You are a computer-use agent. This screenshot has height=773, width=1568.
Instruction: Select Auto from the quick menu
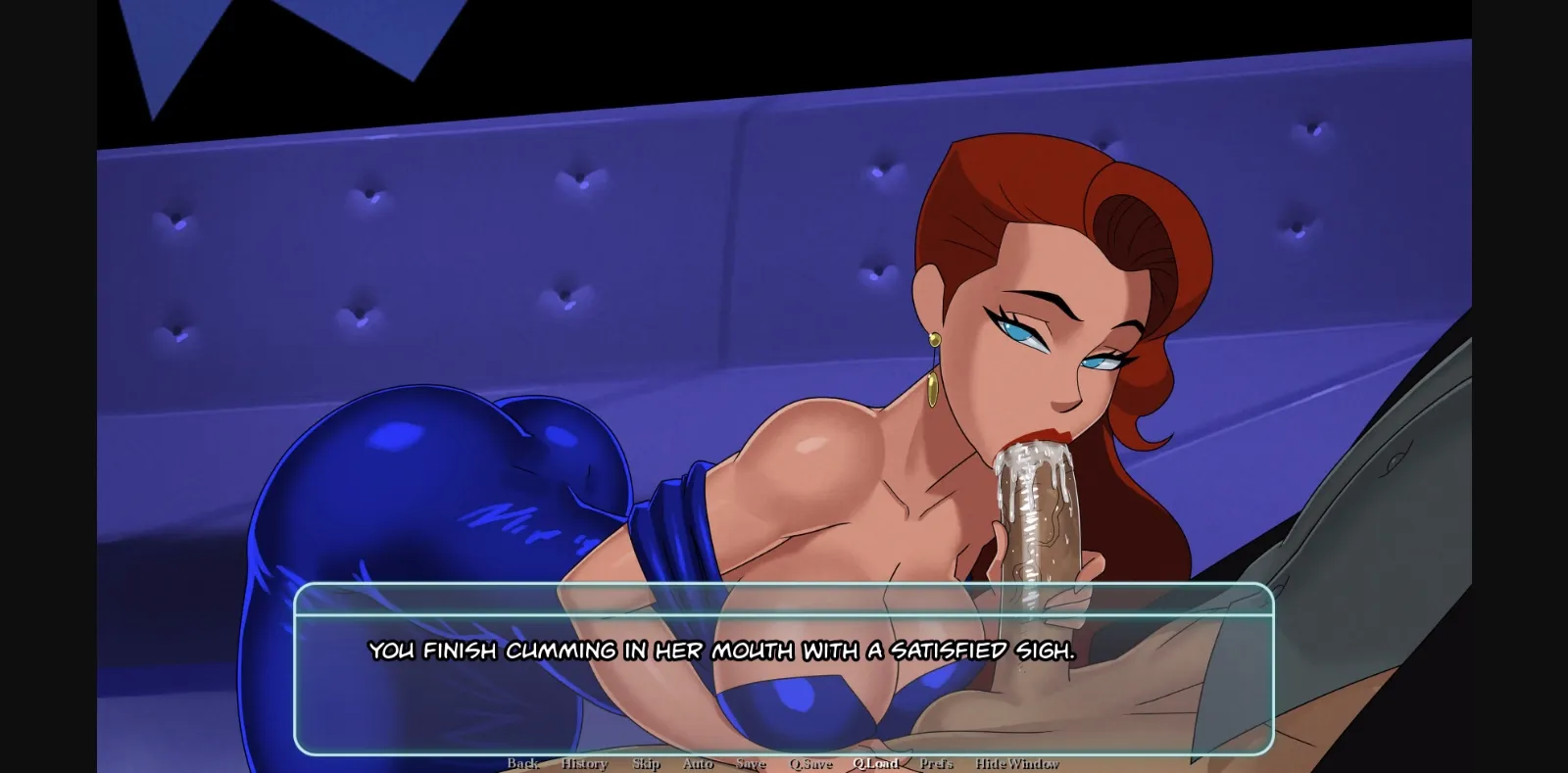(698, 764)
